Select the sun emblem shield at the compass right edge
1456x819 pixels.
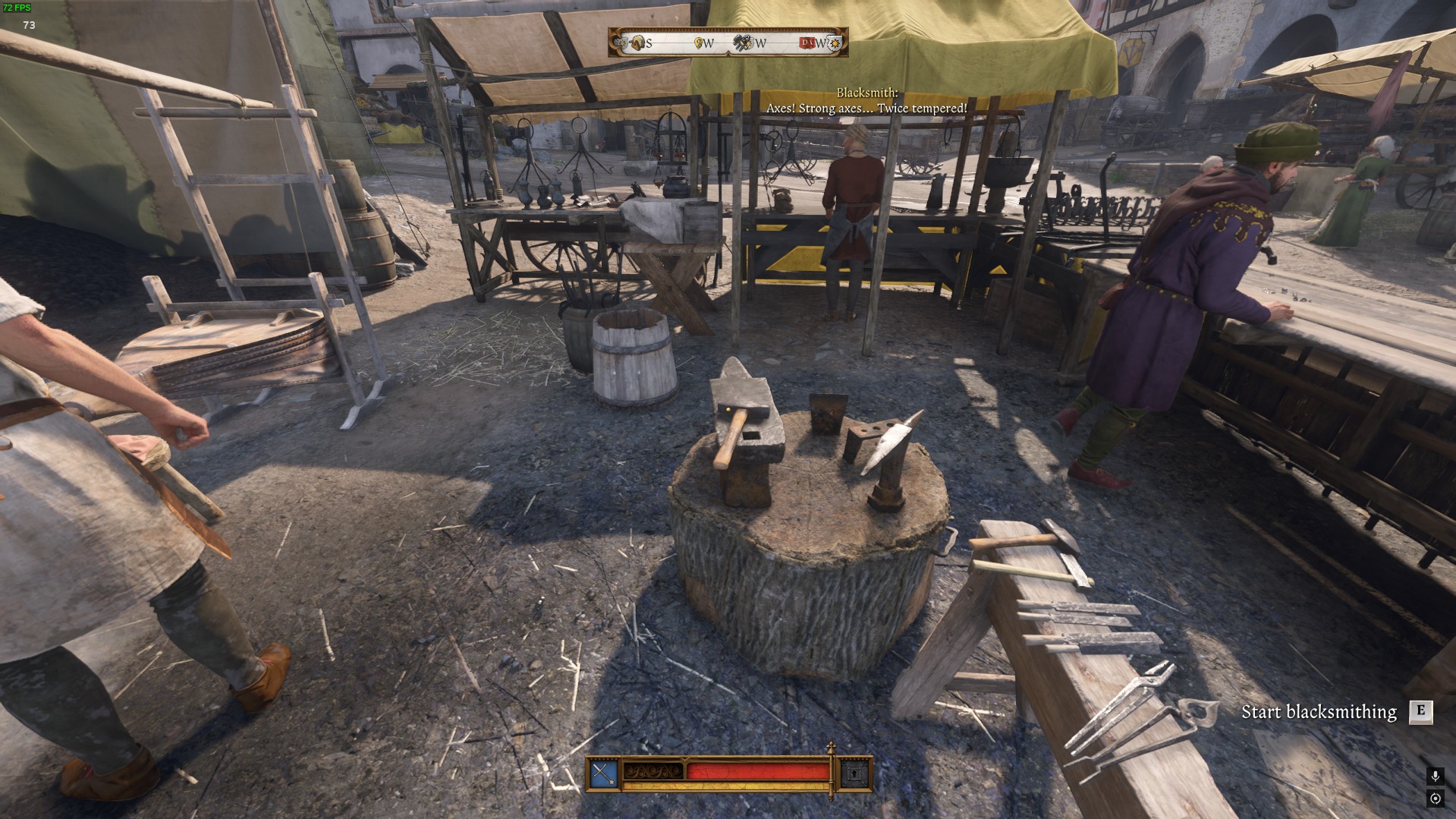point(835,43)
